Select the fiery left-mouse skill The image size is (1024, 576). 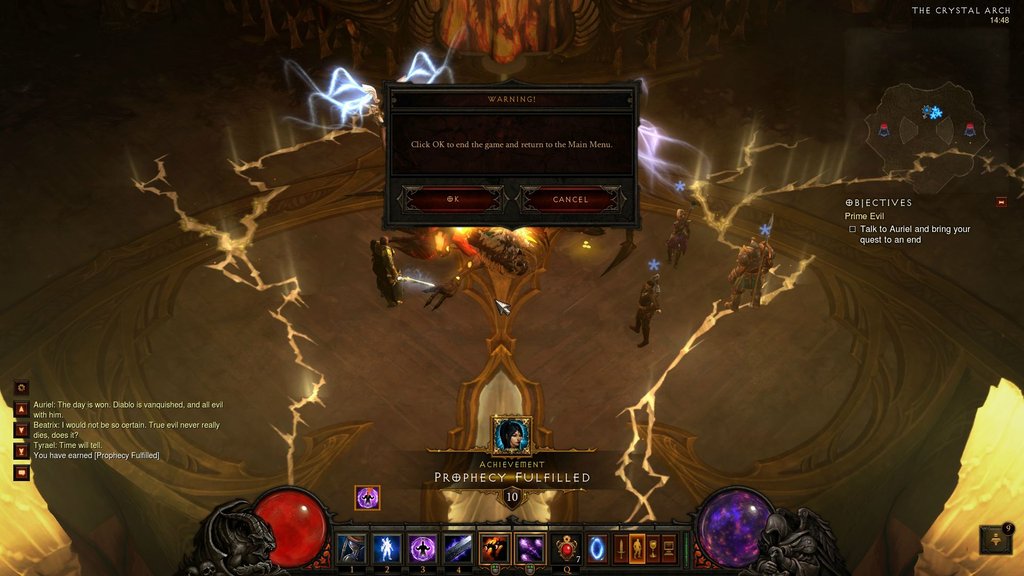click(494, 548)
